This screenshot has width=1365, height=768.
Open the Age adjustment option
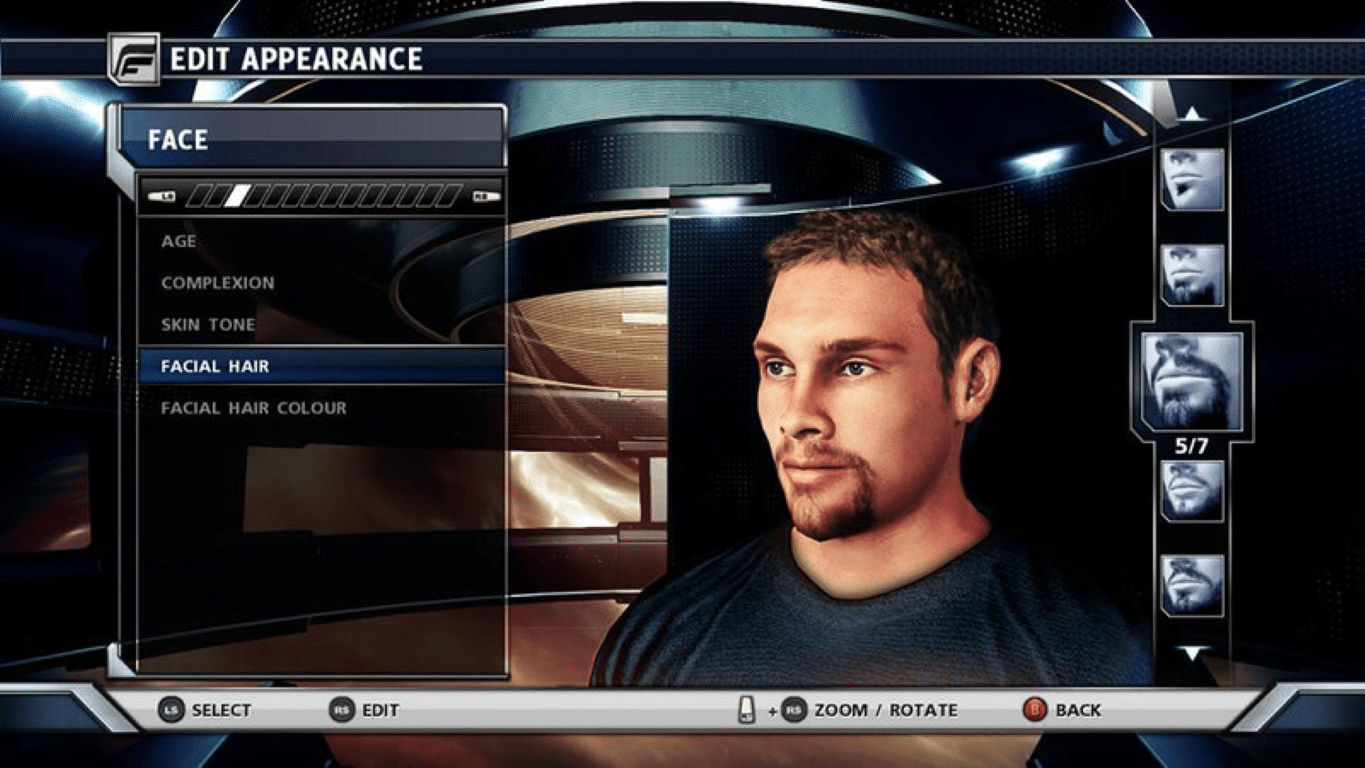[178, 240]
